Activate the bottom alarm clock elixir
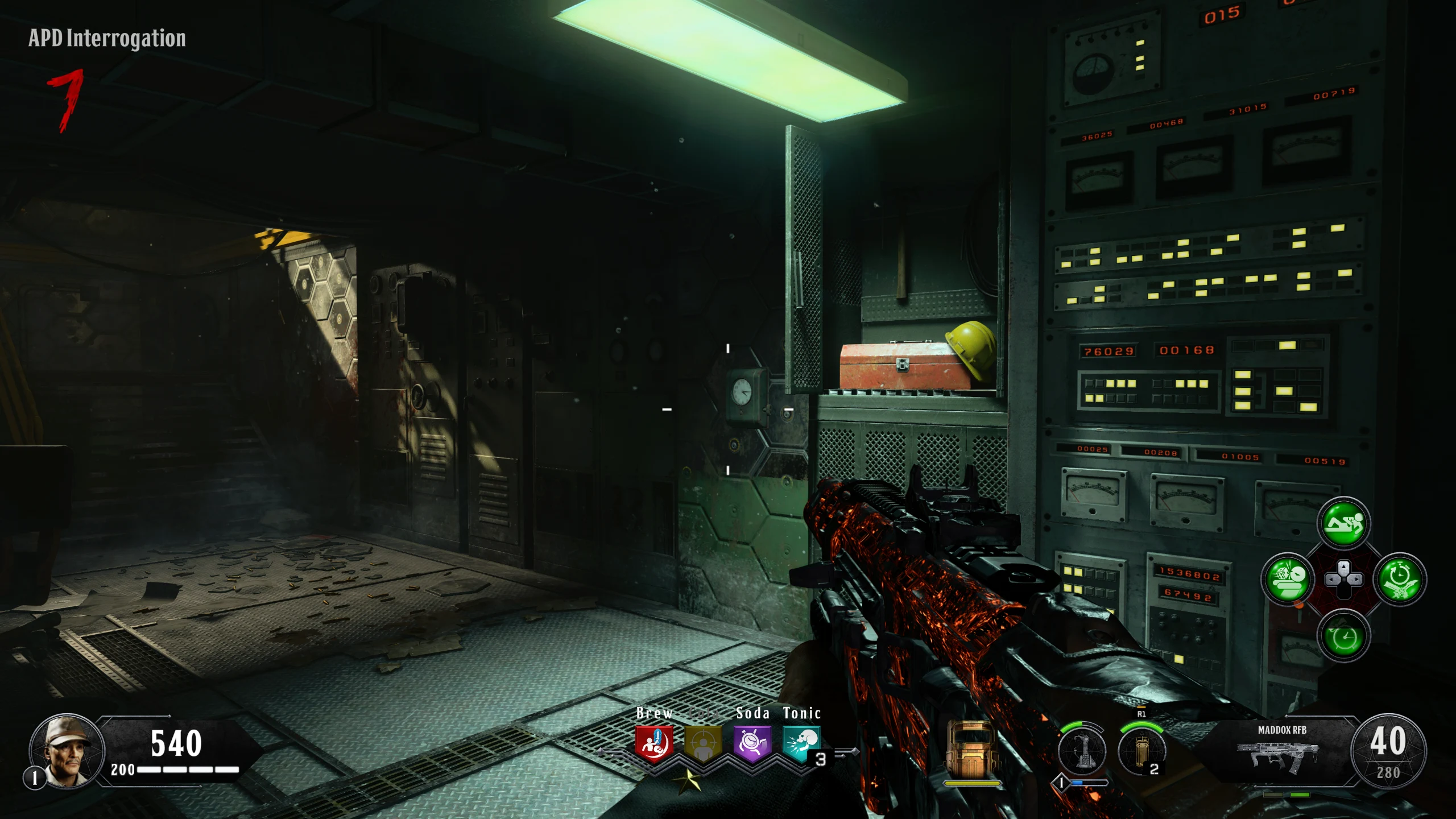This screenshot has width=1456, height=819. click(x=1343, y=635)
